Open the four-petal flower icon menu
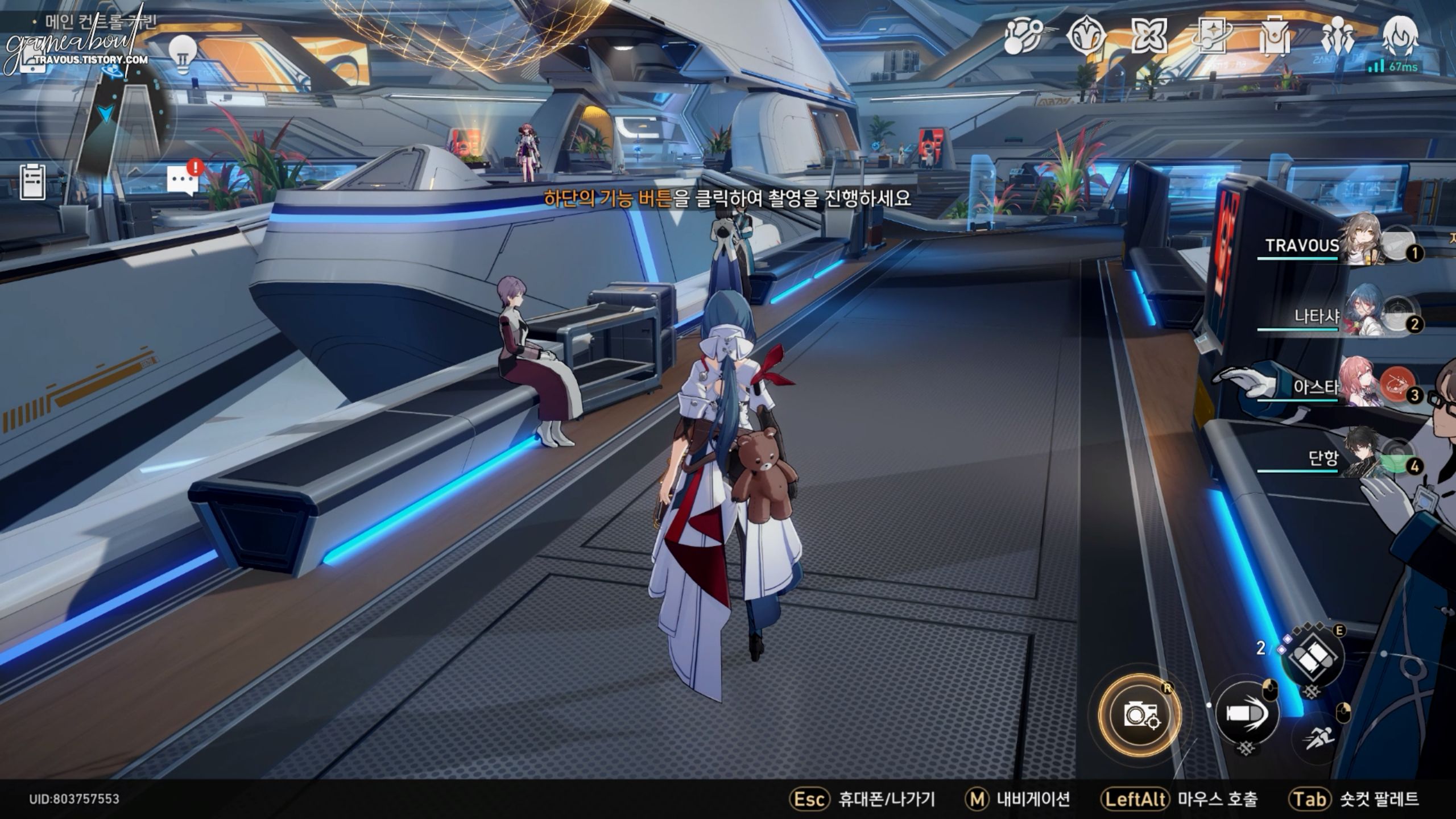 1149,36
